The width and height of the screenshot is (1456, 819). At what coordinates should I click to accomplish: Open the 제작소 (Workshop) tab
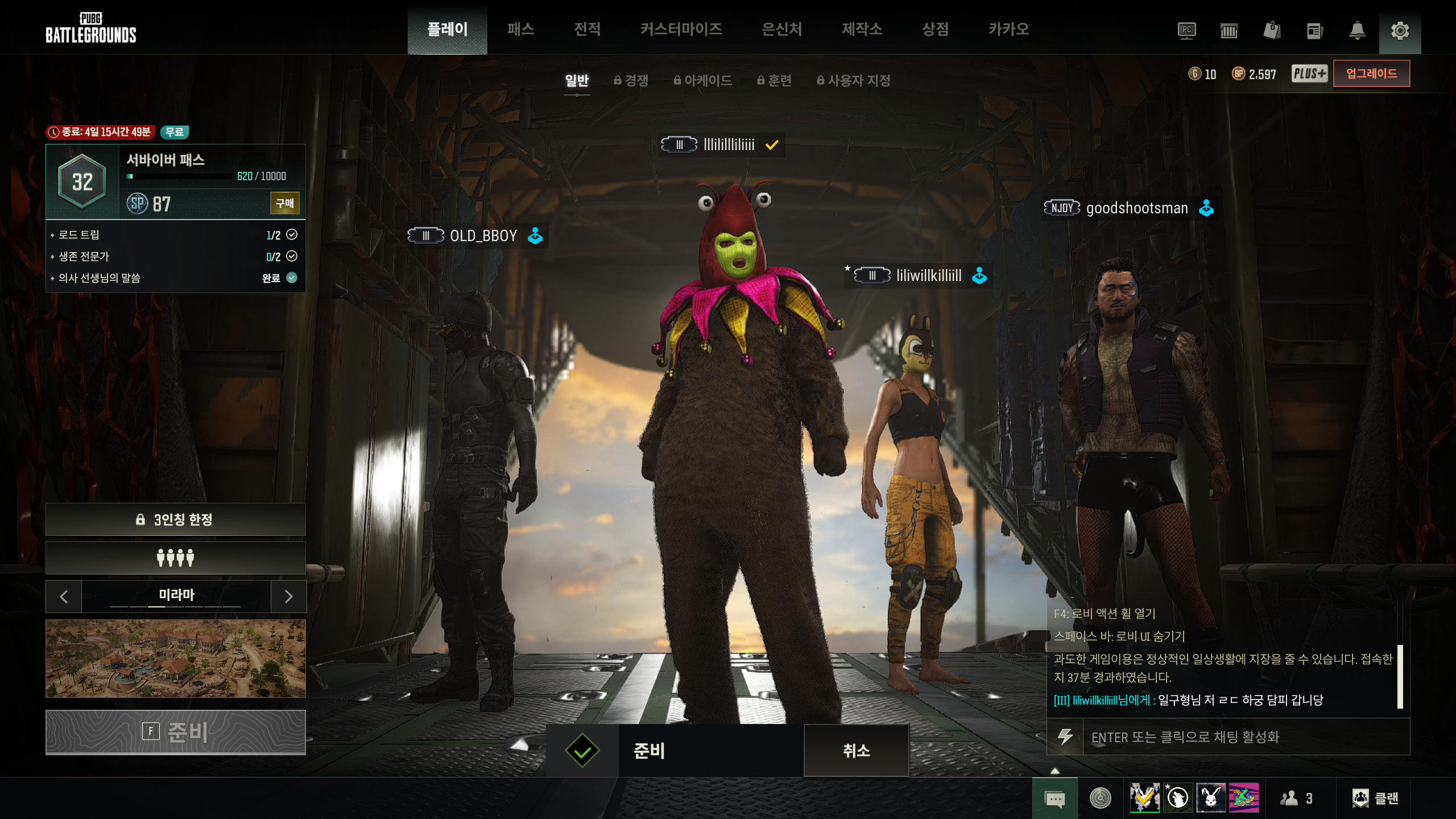point(862,29)
